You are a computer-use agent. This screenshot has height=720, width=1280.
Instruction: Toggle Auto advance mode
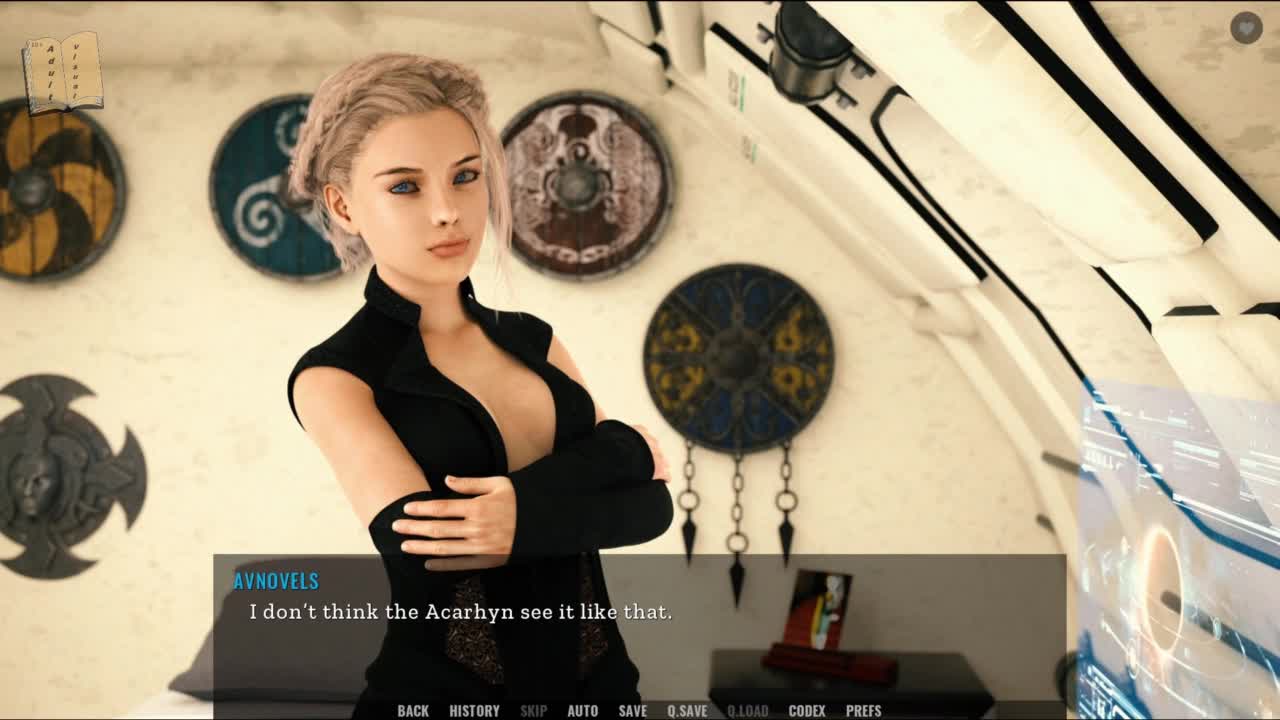(582, 710)
